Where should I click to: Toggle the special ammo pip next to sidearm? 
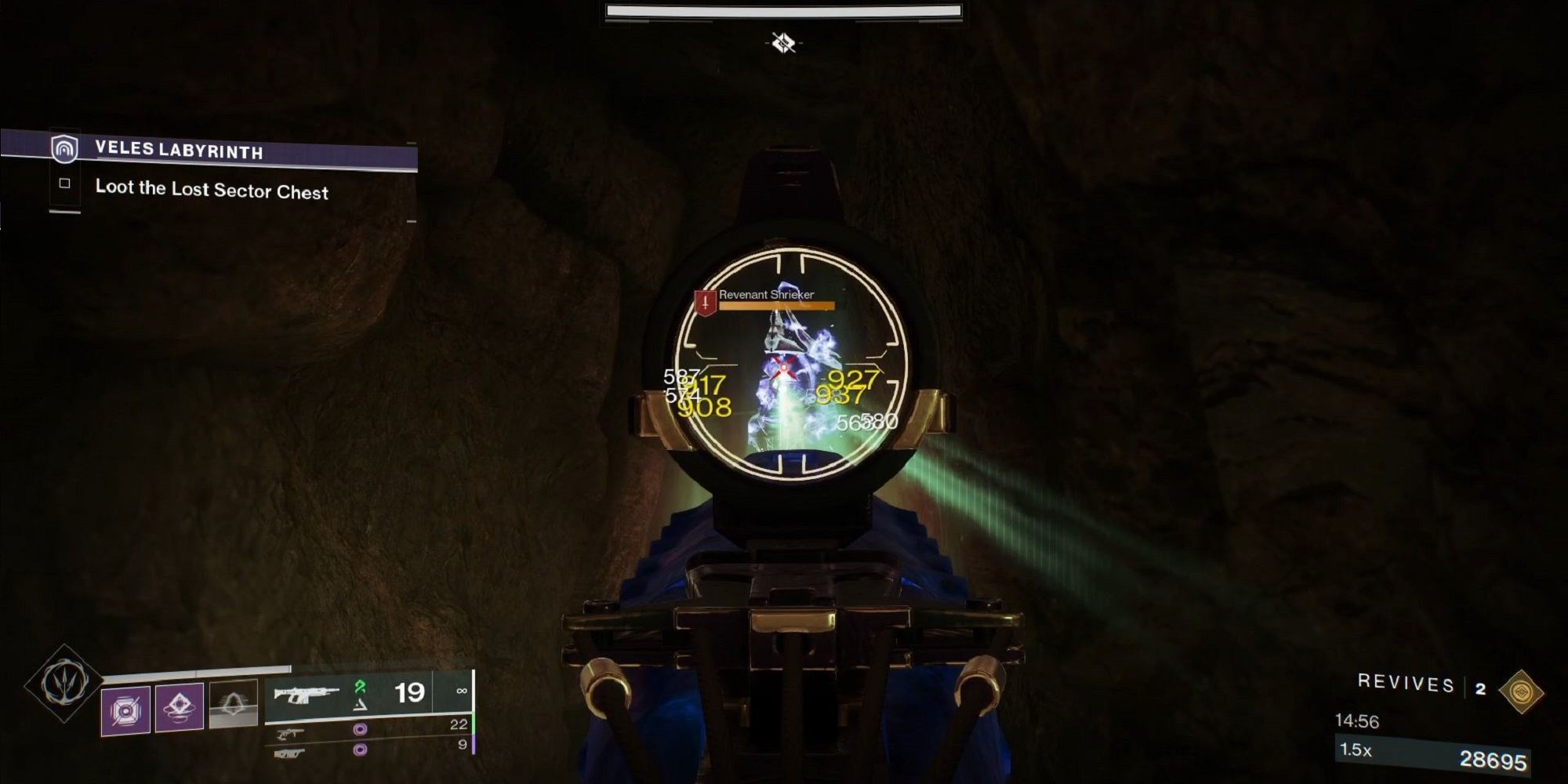coord(361,731)
